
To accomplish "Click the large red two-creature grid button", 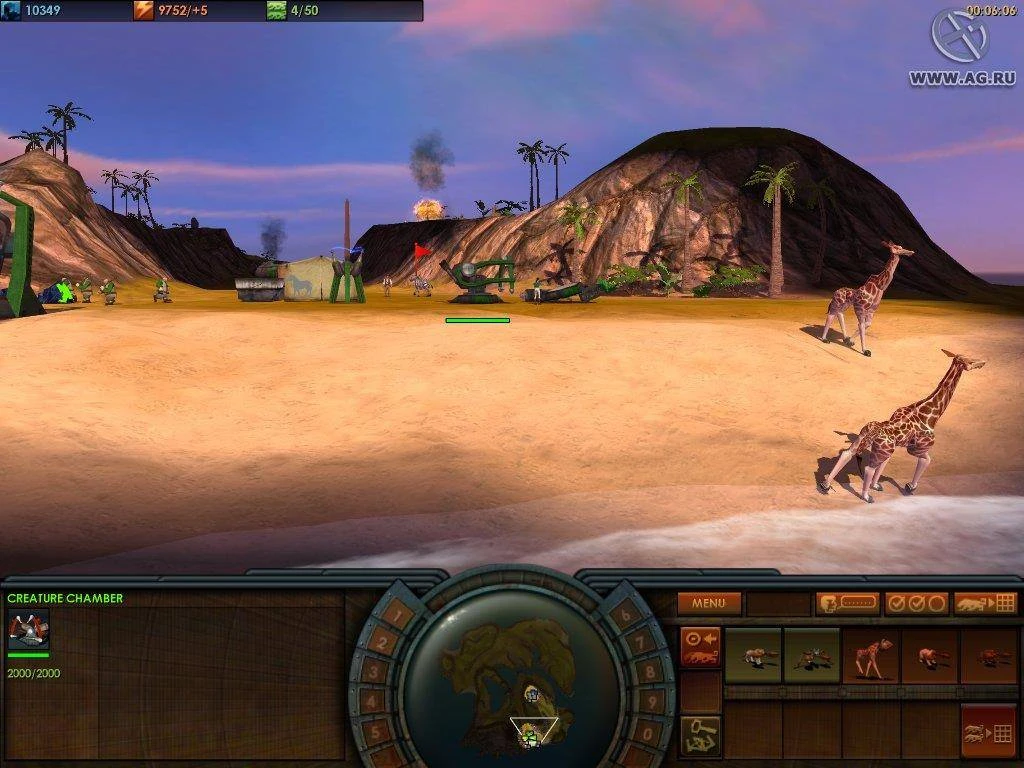I will click(x=988, y=732).
